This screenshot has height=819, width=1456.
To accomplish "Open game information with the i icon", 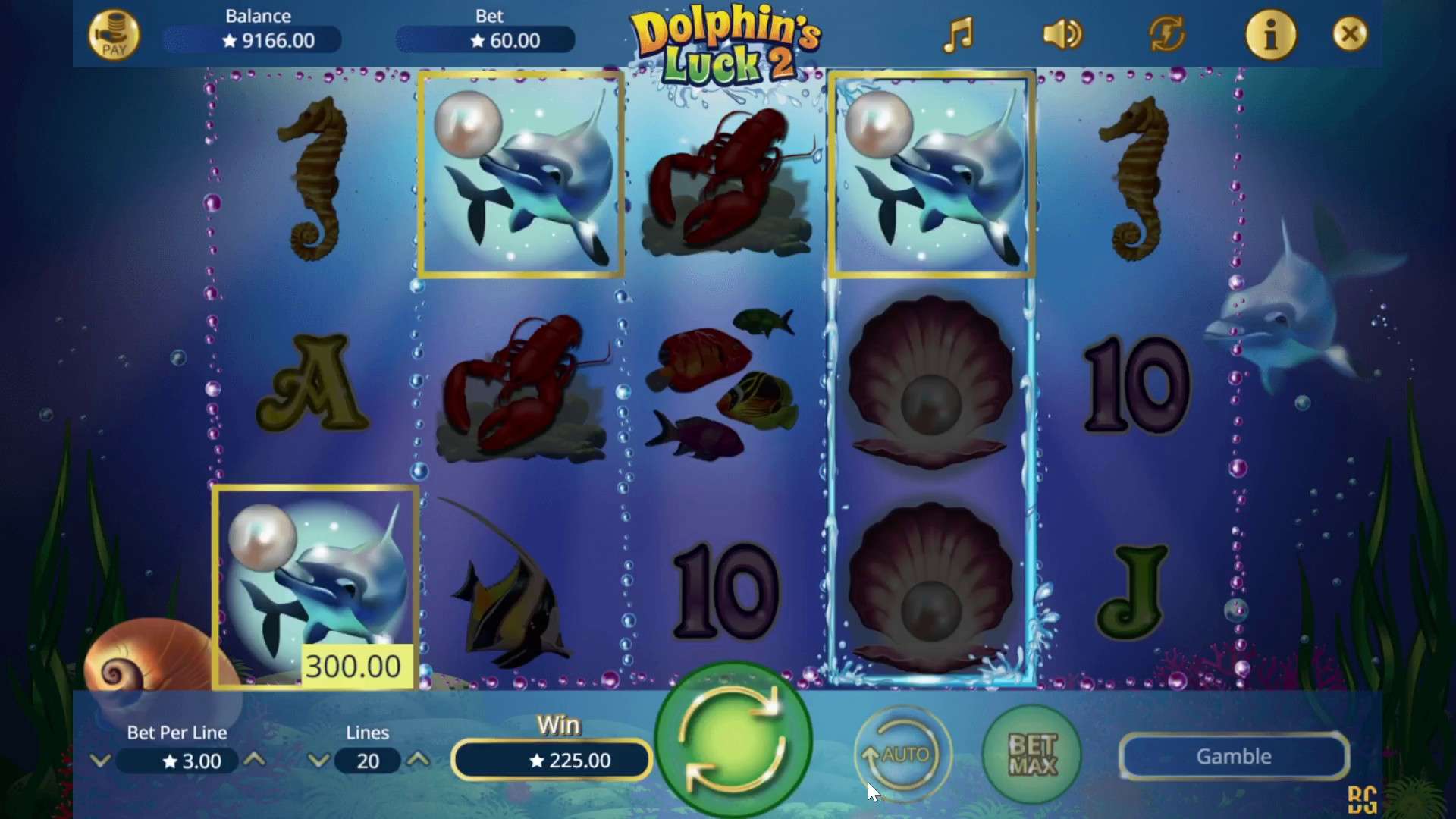I will [1271, 33].
